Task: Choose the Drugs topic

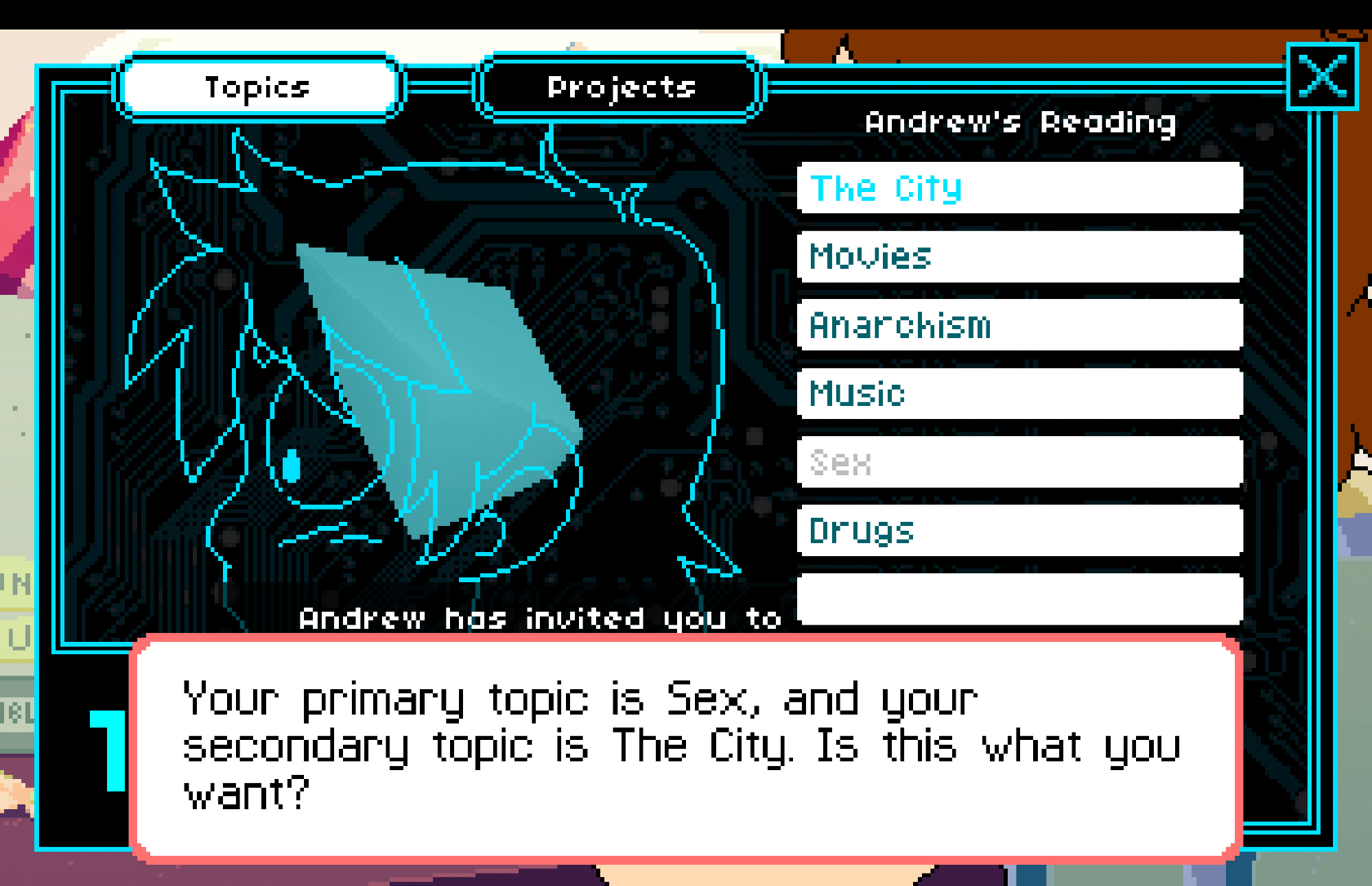Action: pyautogui.click(x=1019, y=531)
